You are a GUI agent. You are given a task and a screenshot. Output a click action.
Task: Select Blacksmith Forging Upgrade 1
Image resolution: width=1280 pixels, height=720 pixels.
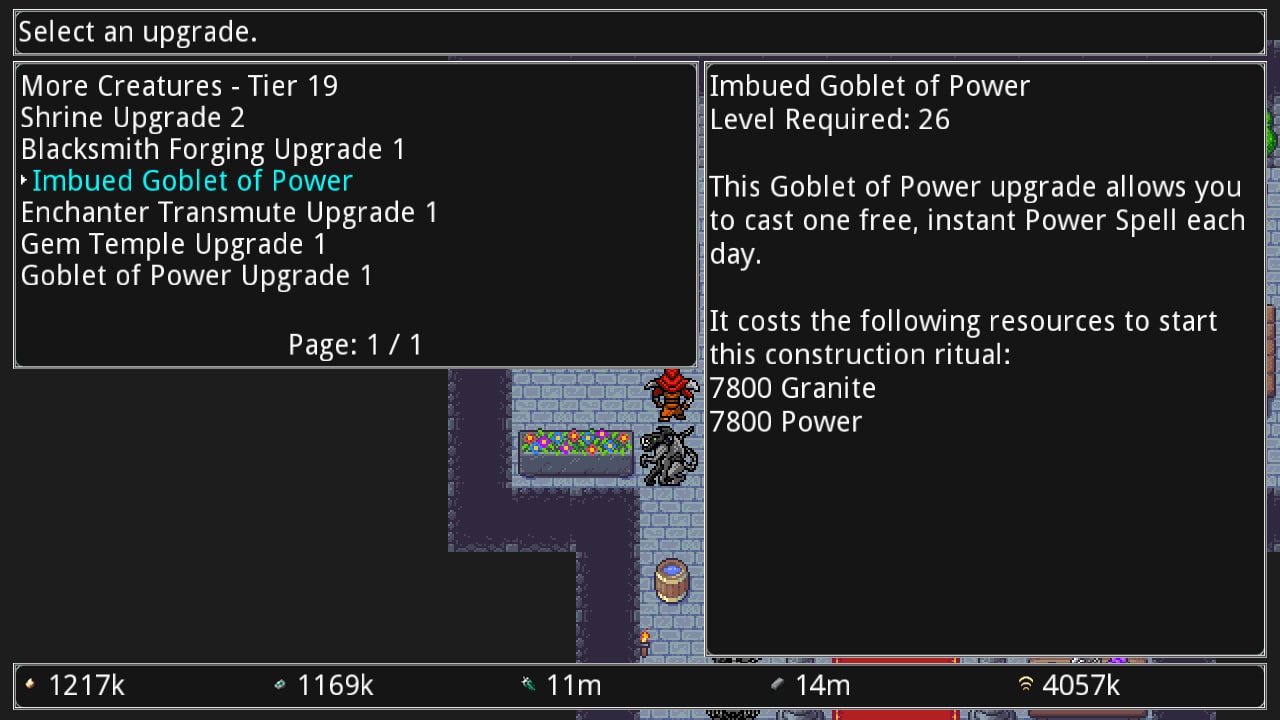point(212,149)
